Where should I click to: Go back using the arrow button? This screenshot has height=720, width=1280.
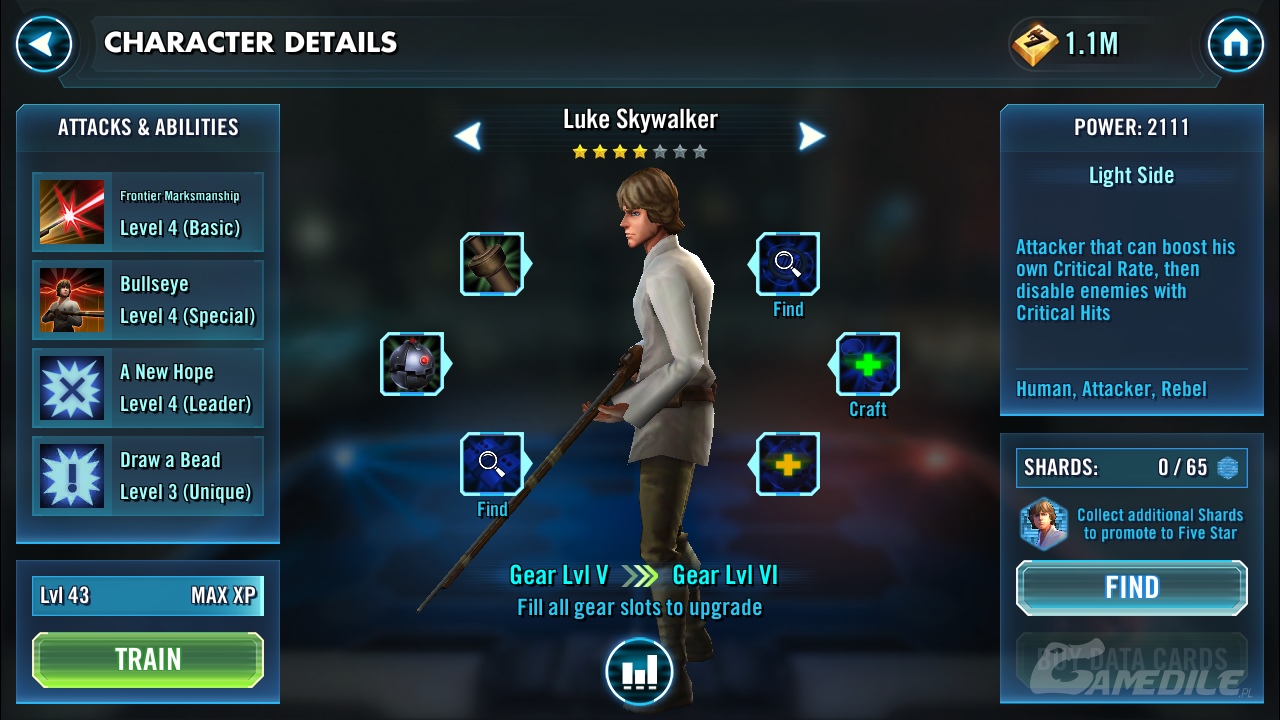point(44,44)
